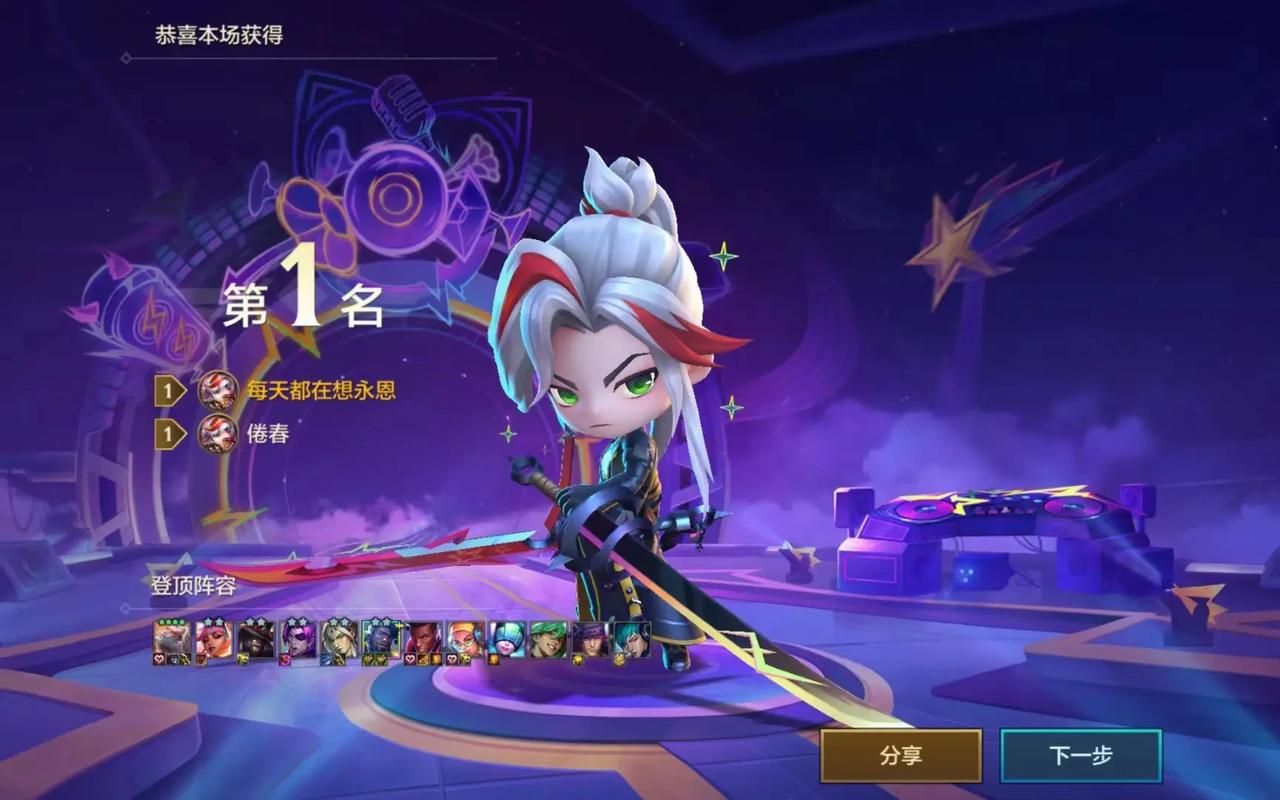The width and height of the screenshot is (1280, 800).
Task: Choose the teal-haired champion with headphones
Action: coord(632,639)
